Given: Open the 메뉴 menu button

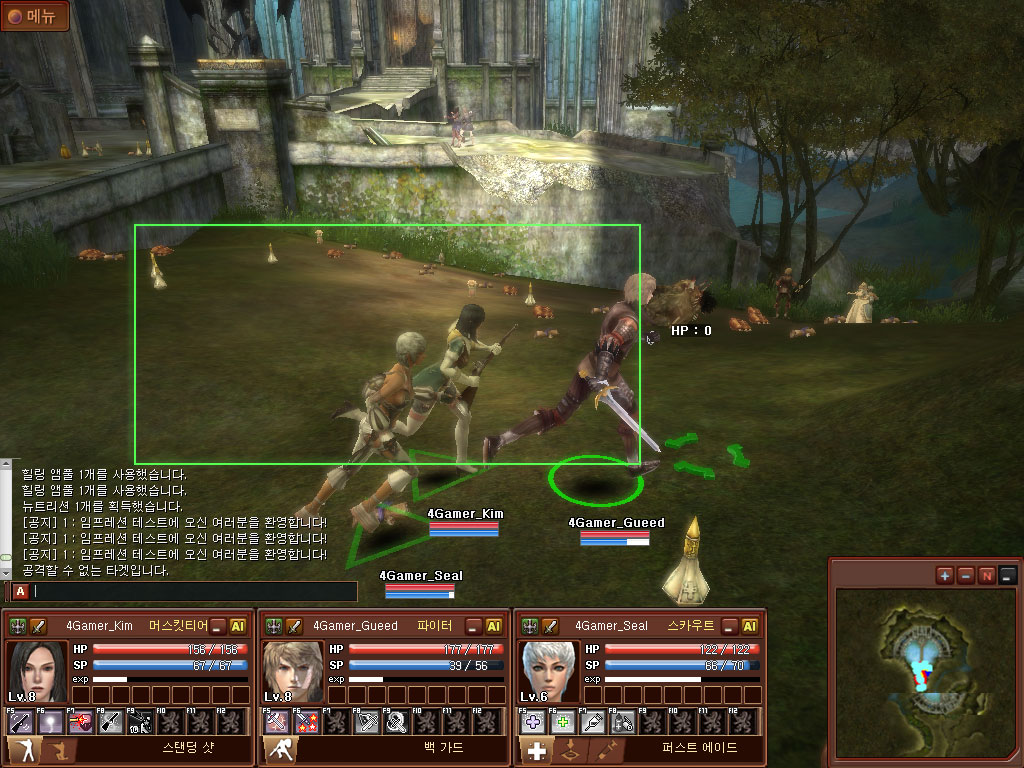Looking at the screenshot, I should [x=35, y=15].
